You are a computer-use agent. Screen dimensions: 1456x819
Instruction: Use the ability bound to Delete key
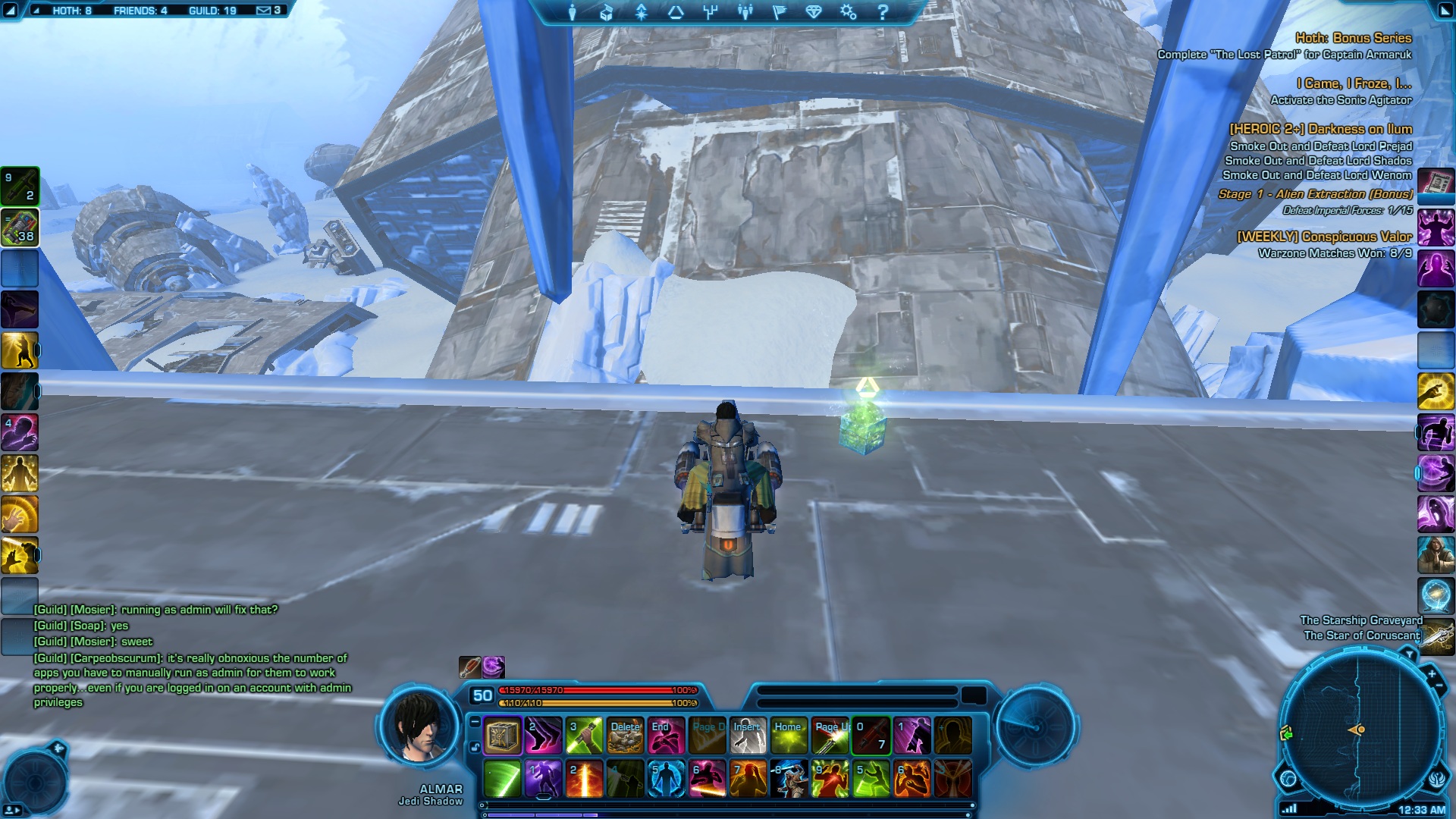point(626,736)
